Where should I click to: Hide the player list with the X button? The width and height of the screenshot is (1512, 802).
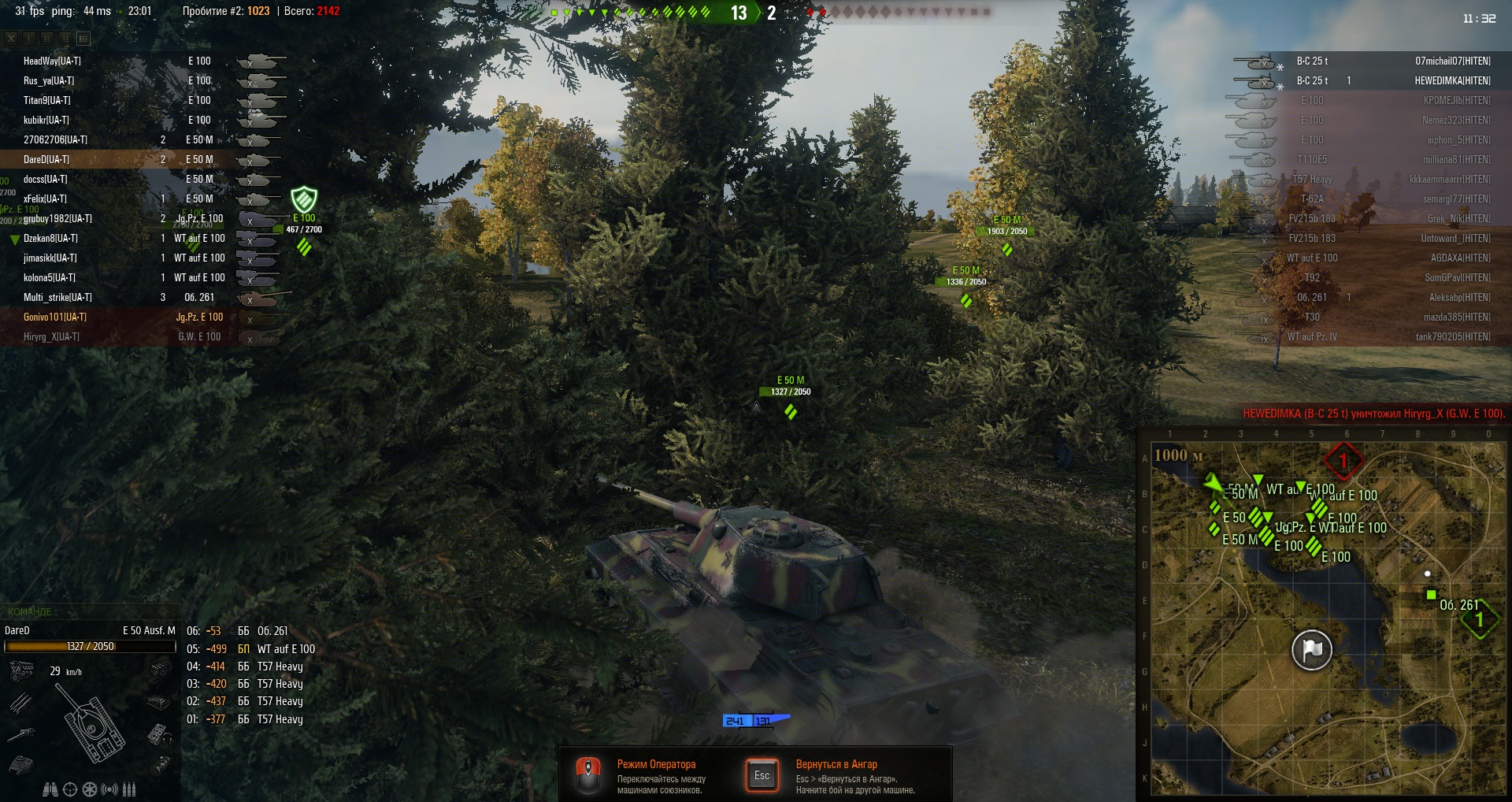pyautogui.click(x=11, y=38)
